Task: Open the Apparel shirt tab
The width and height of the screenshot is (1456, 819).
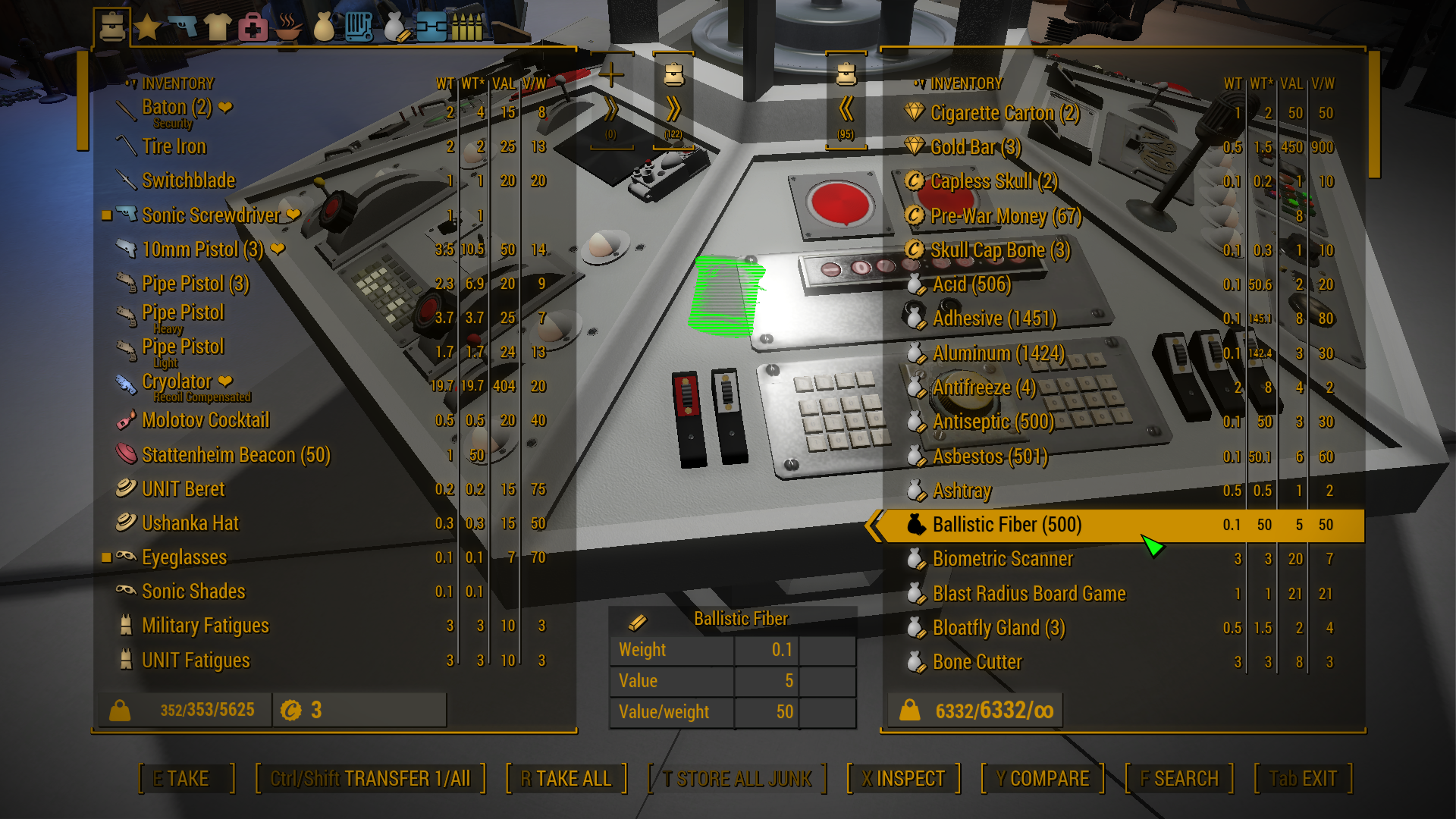Action: click(x=219, y=25)
